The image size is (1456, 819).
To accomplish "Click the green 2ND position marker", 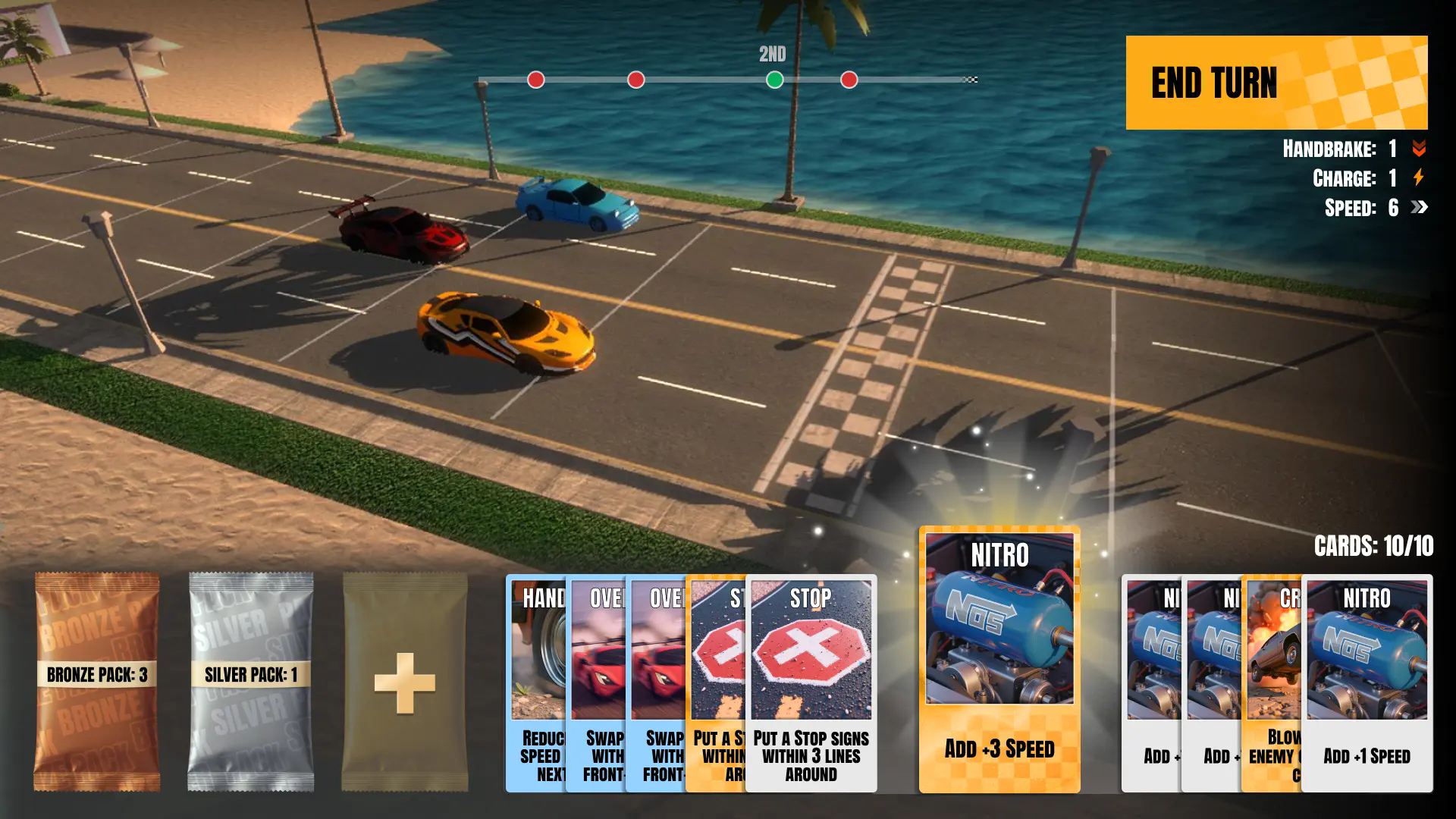I will (x=774, y=78).
